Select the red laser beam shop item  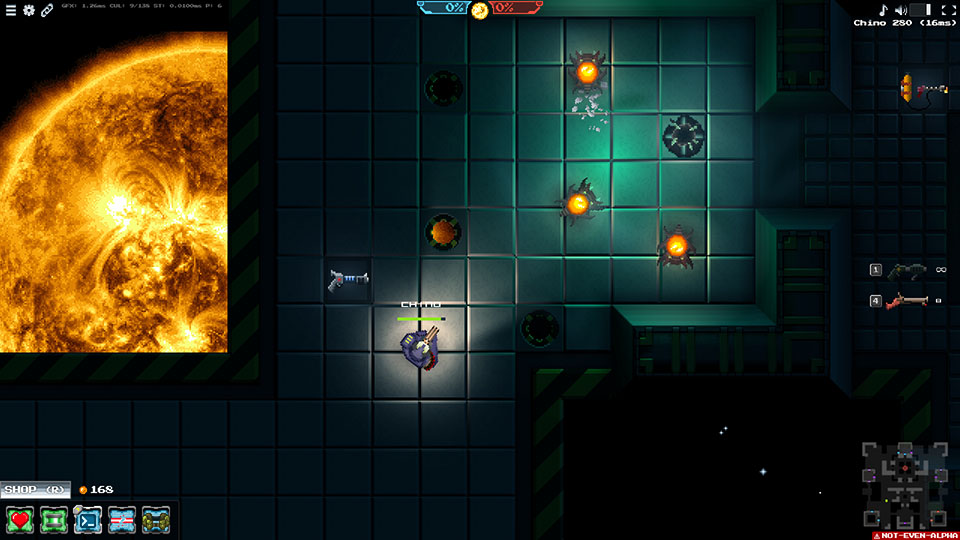pyautogui.click(x=122, y=520)
